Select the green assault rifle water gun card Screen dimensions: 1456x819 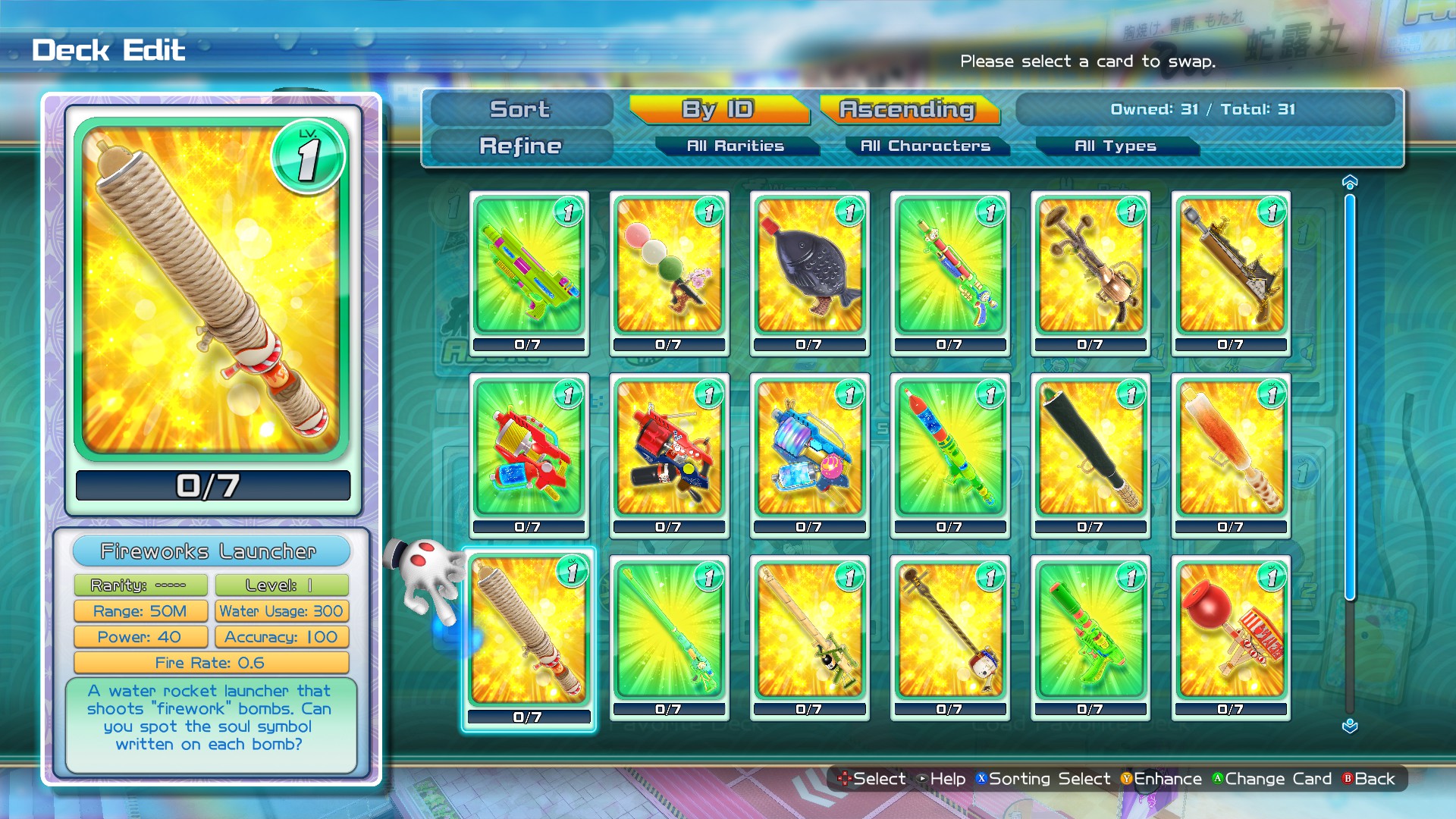pos(529,269)
